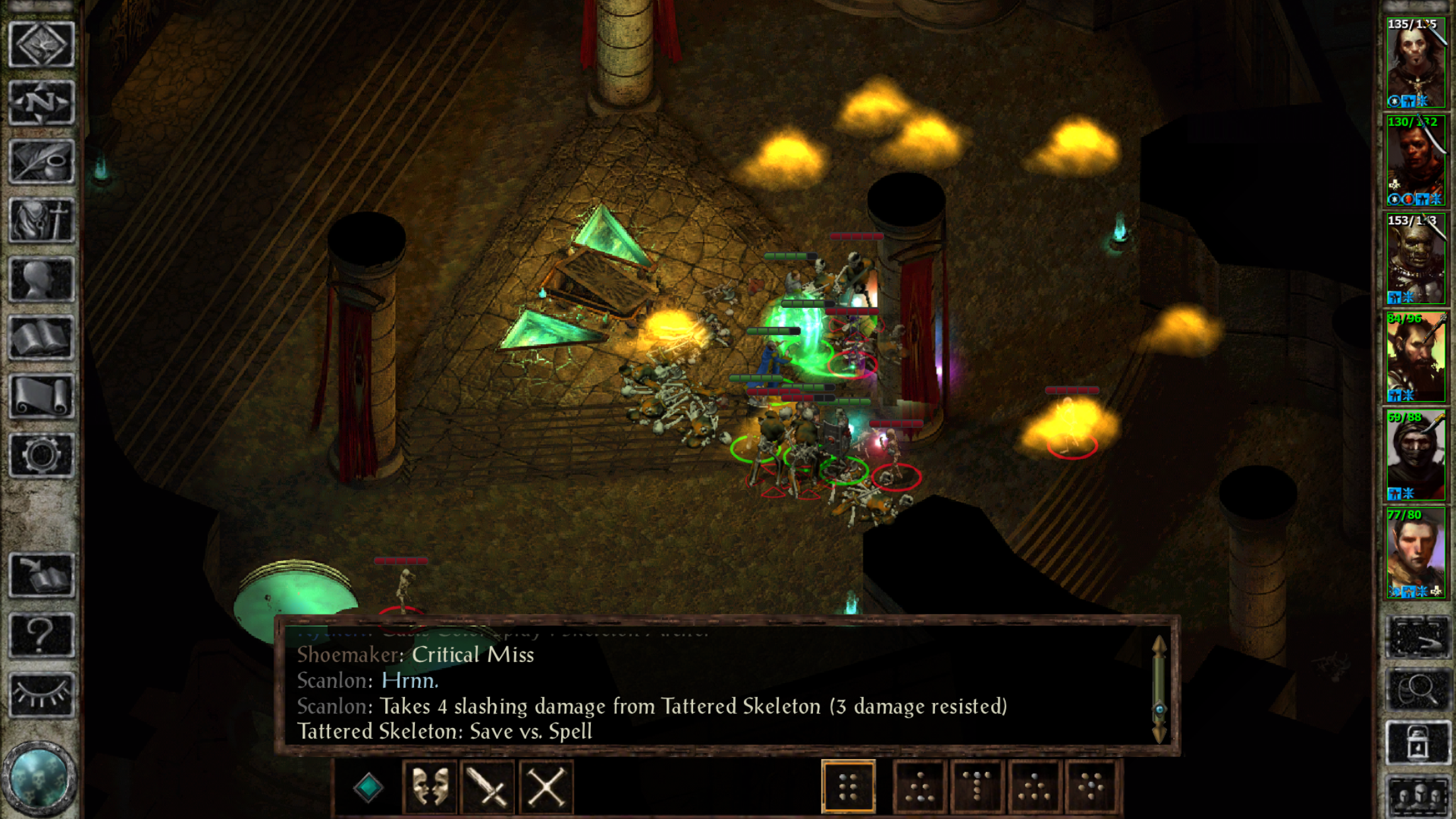Open game options with the gear icon

[41, 455]
